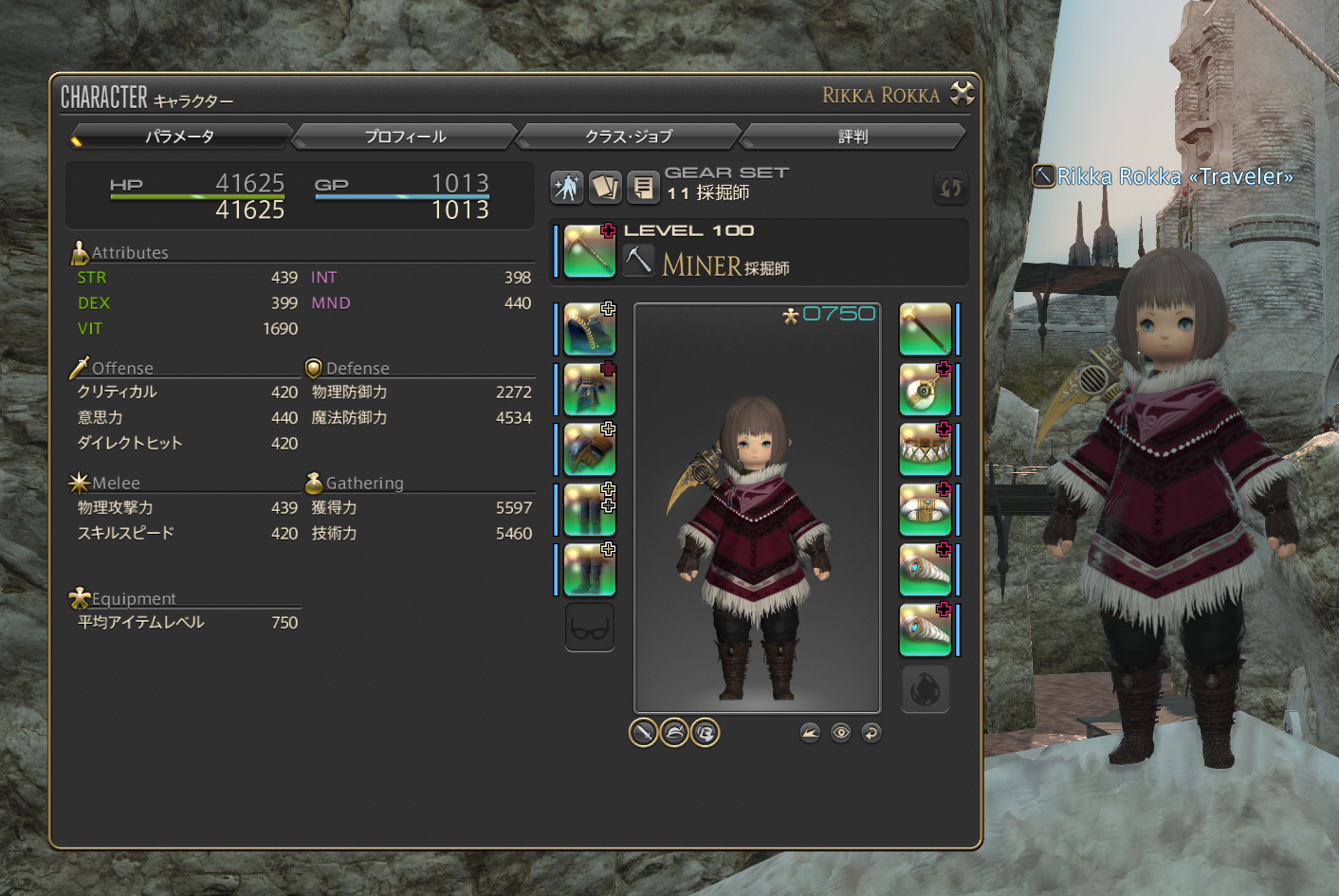
Task: Click the empty soul crystal slot
Action: [925, 688]
